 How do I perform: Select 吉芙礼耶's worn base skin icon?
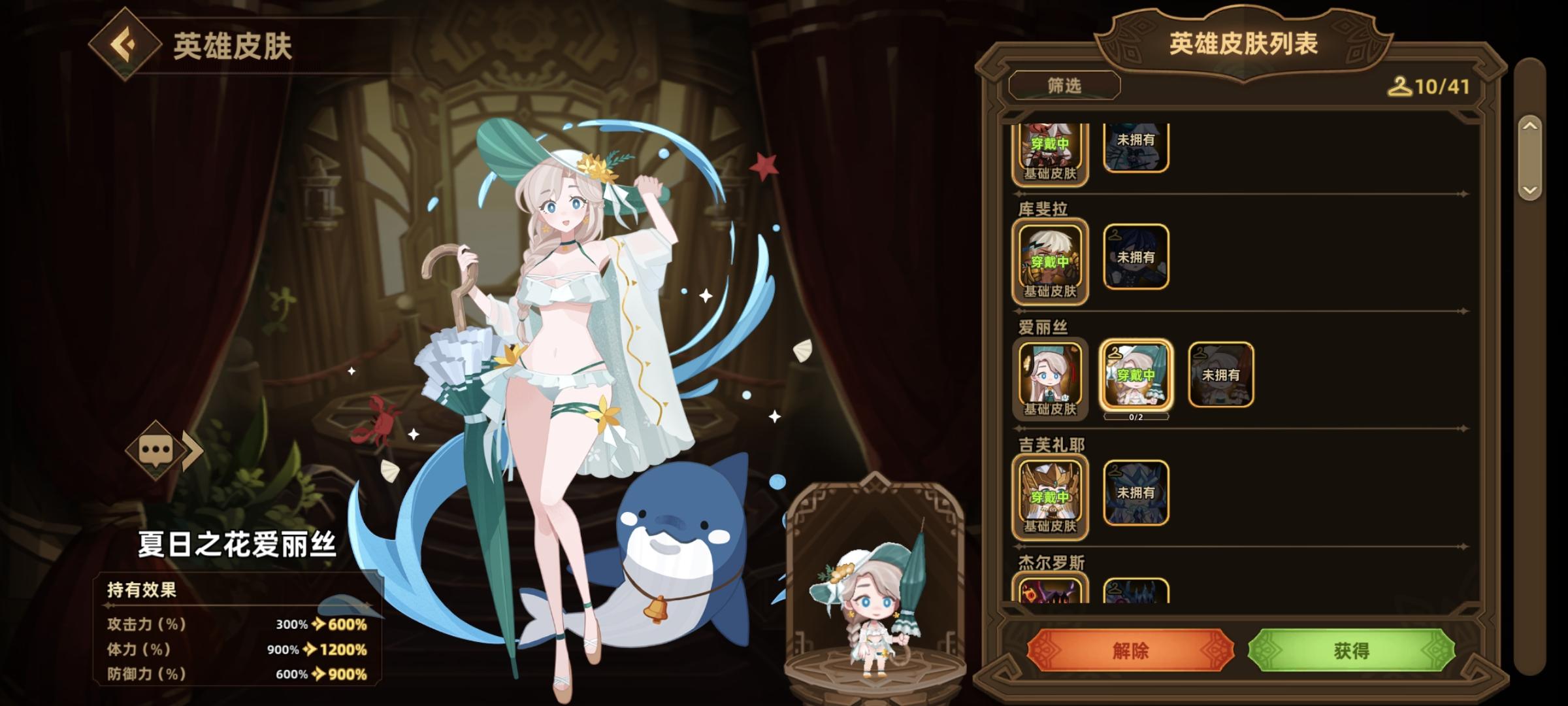pyautogui.click(x=1051, y=493)
